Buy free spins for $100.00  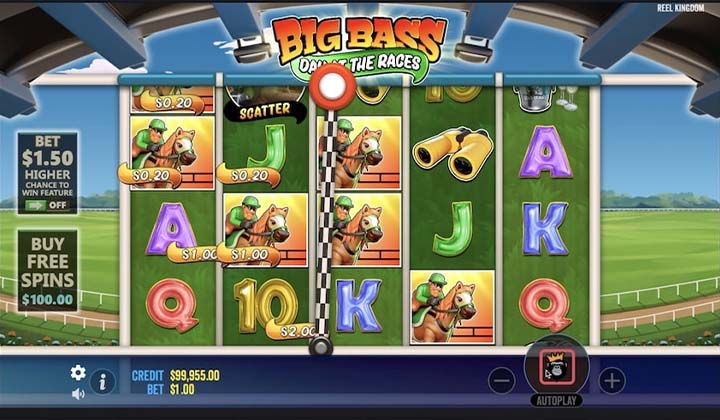click(47, 270)
